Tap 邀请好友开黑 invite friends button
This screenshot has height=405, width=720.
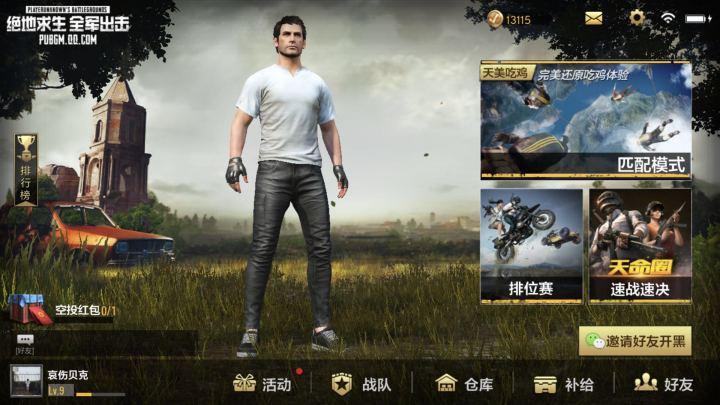point(635,340)
